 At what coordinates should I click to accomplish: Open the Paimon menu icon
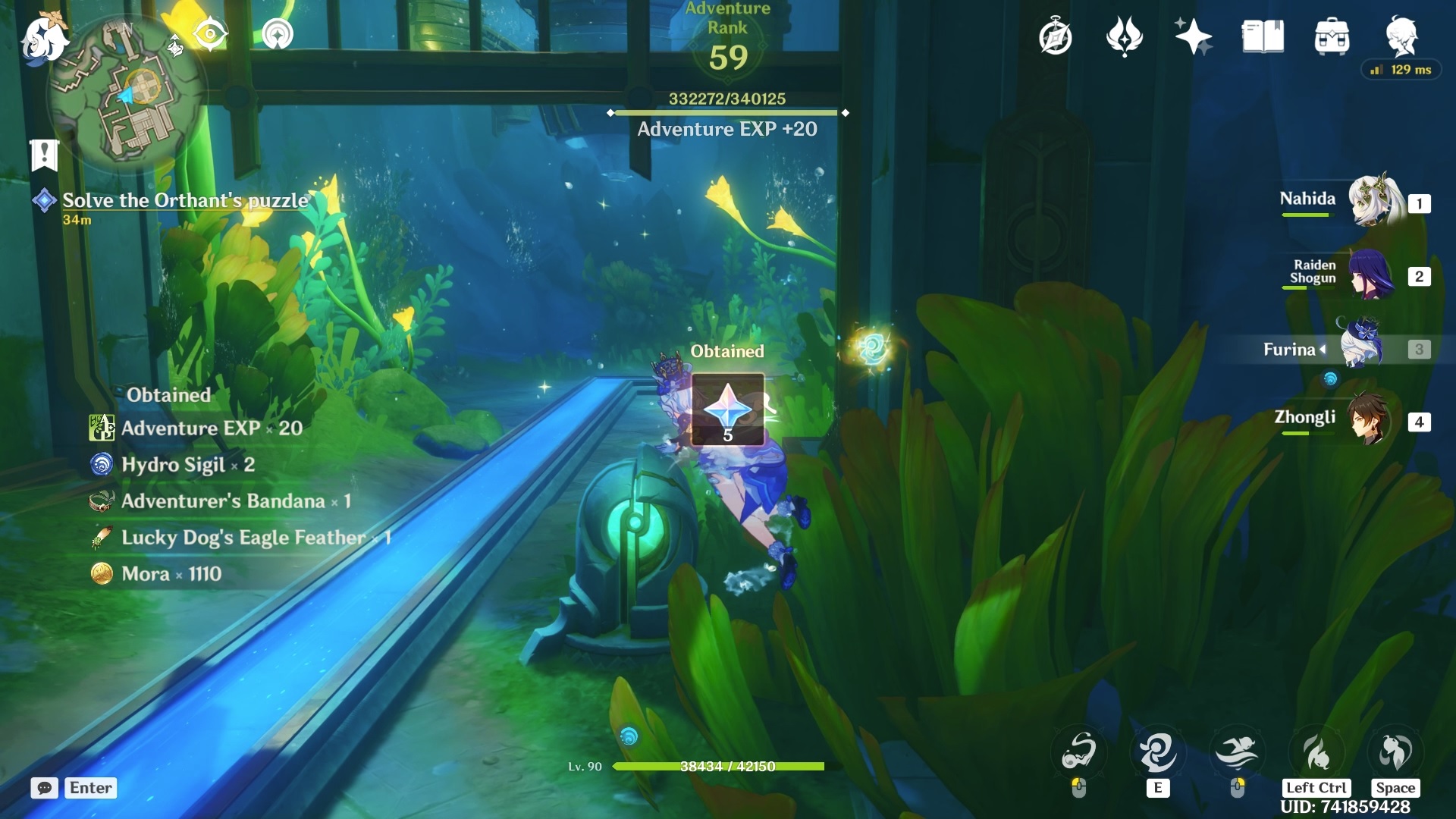43,38
